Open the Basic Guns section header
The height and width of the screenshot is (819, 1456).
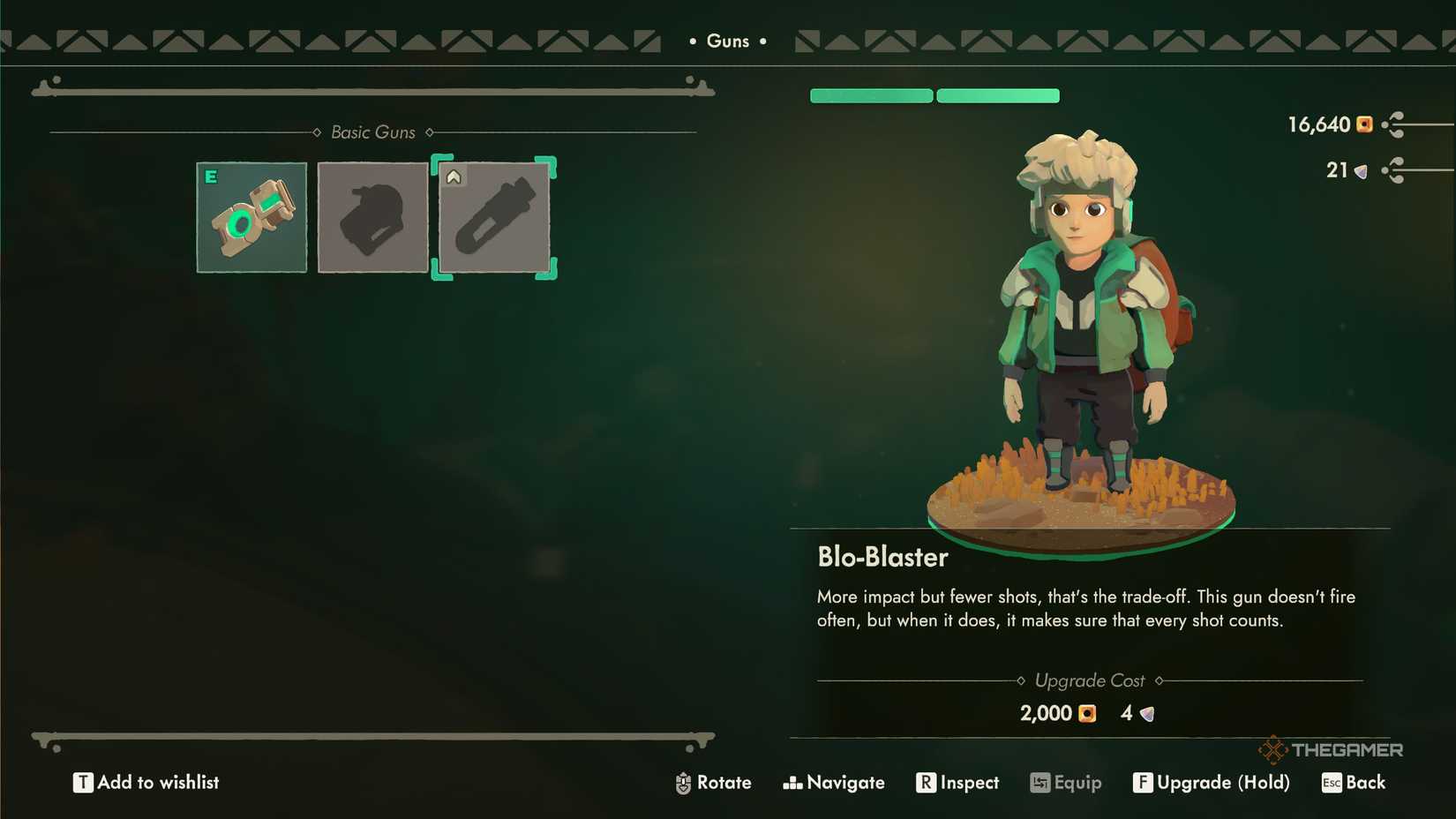372,131
